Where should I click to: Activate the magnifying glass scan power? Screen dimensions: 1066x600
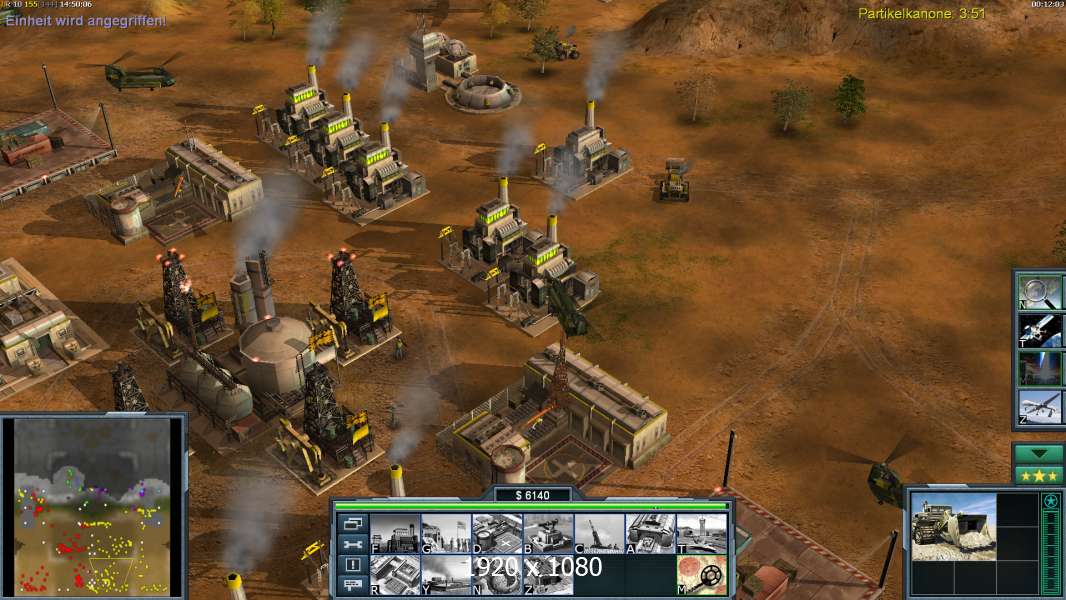[1041, 290]
